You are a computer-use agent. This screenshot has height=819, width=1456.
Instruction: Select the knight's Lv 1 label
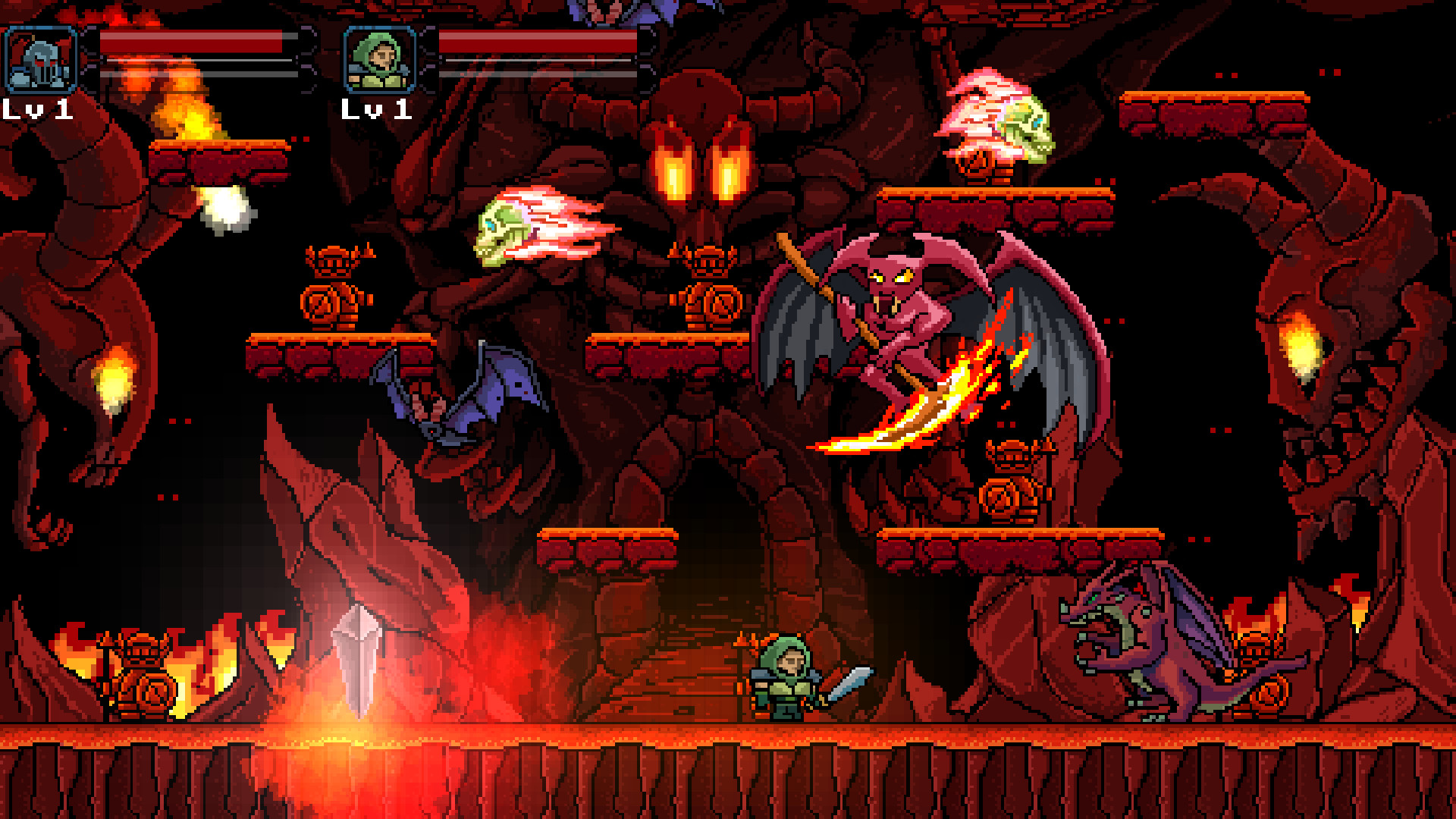pyautogui.click(x=38, y=111)
